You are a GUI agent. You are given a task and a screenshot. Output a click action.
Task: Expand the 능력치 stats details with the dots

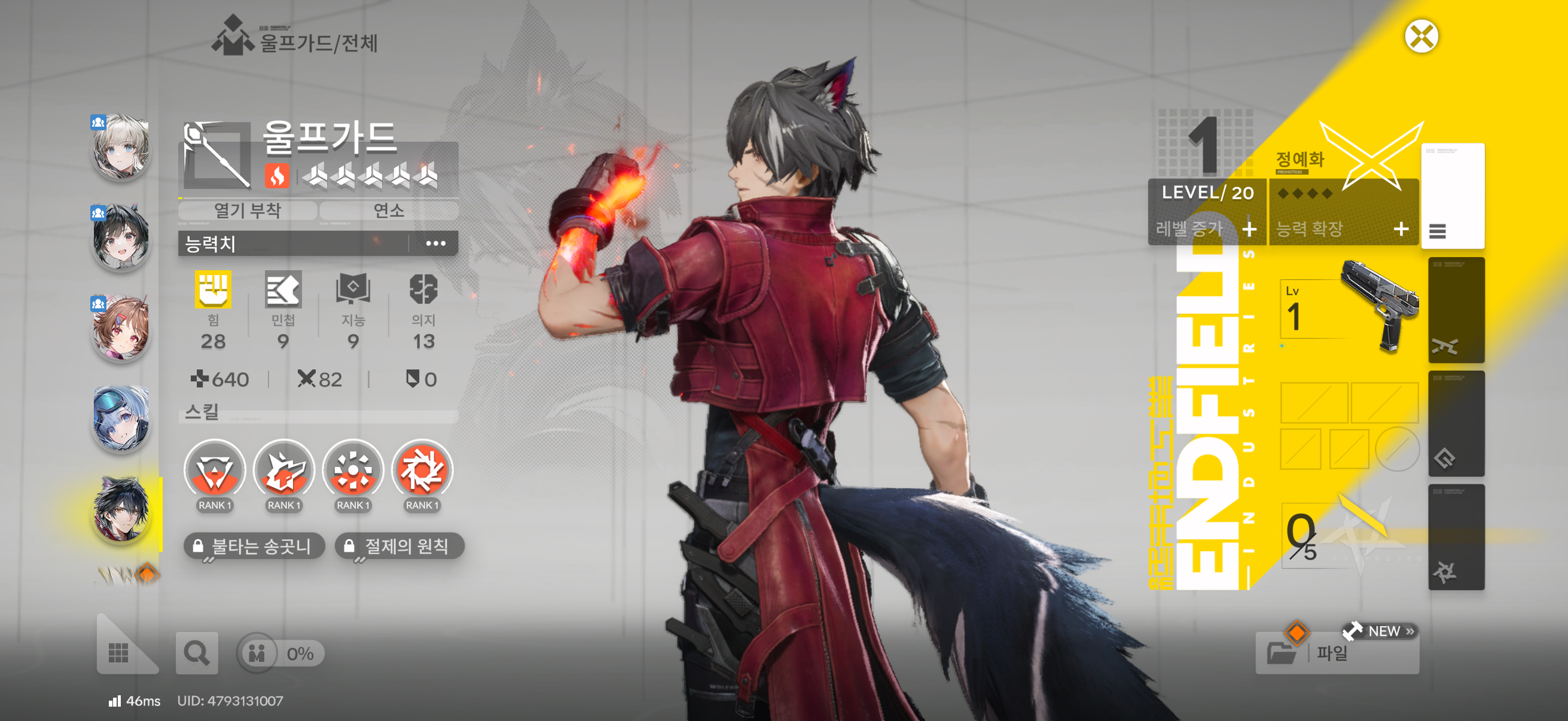[x=435, y=244]
